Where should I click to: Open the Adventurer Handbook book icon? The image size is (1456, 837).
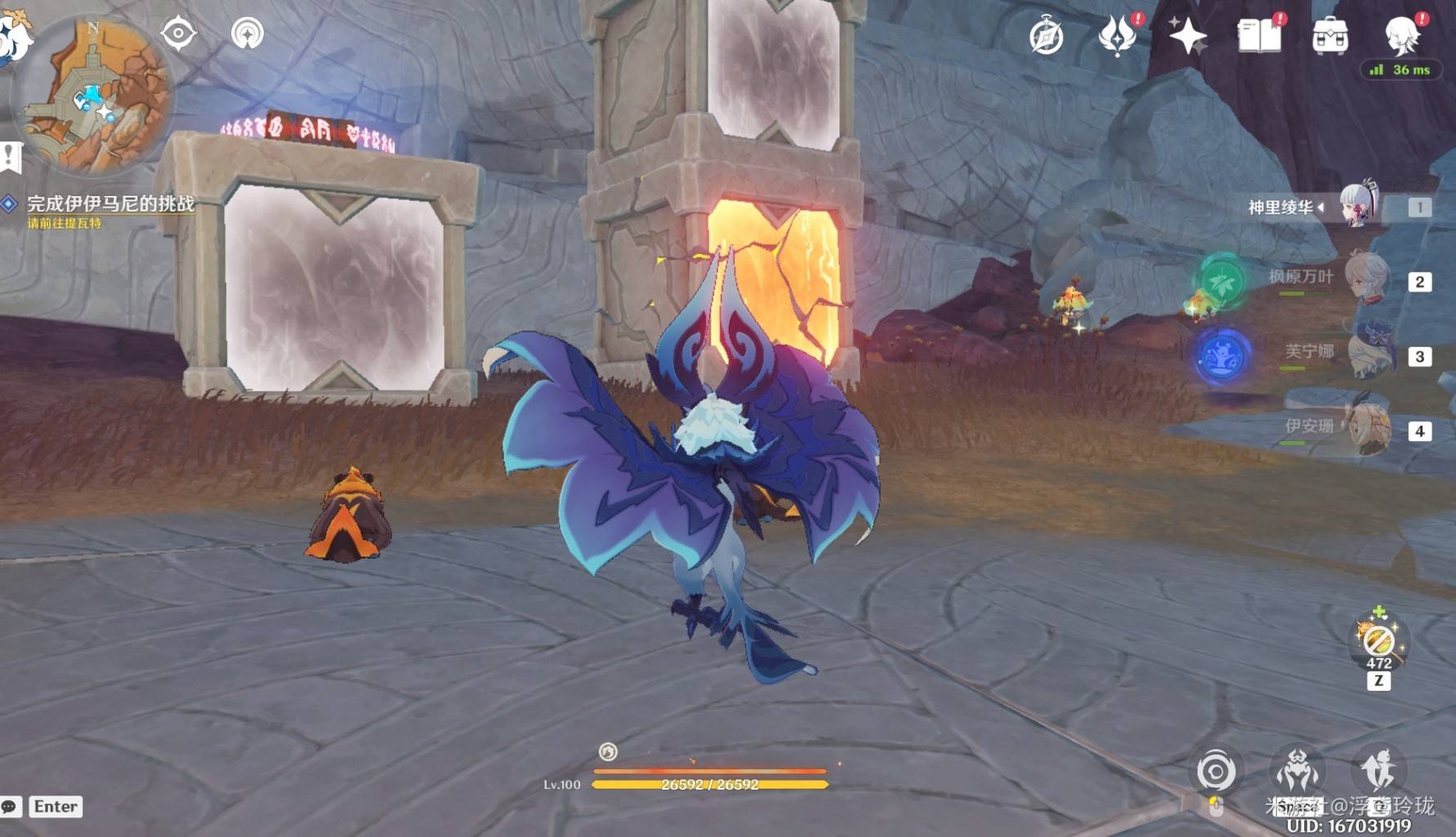point(1259,36)
